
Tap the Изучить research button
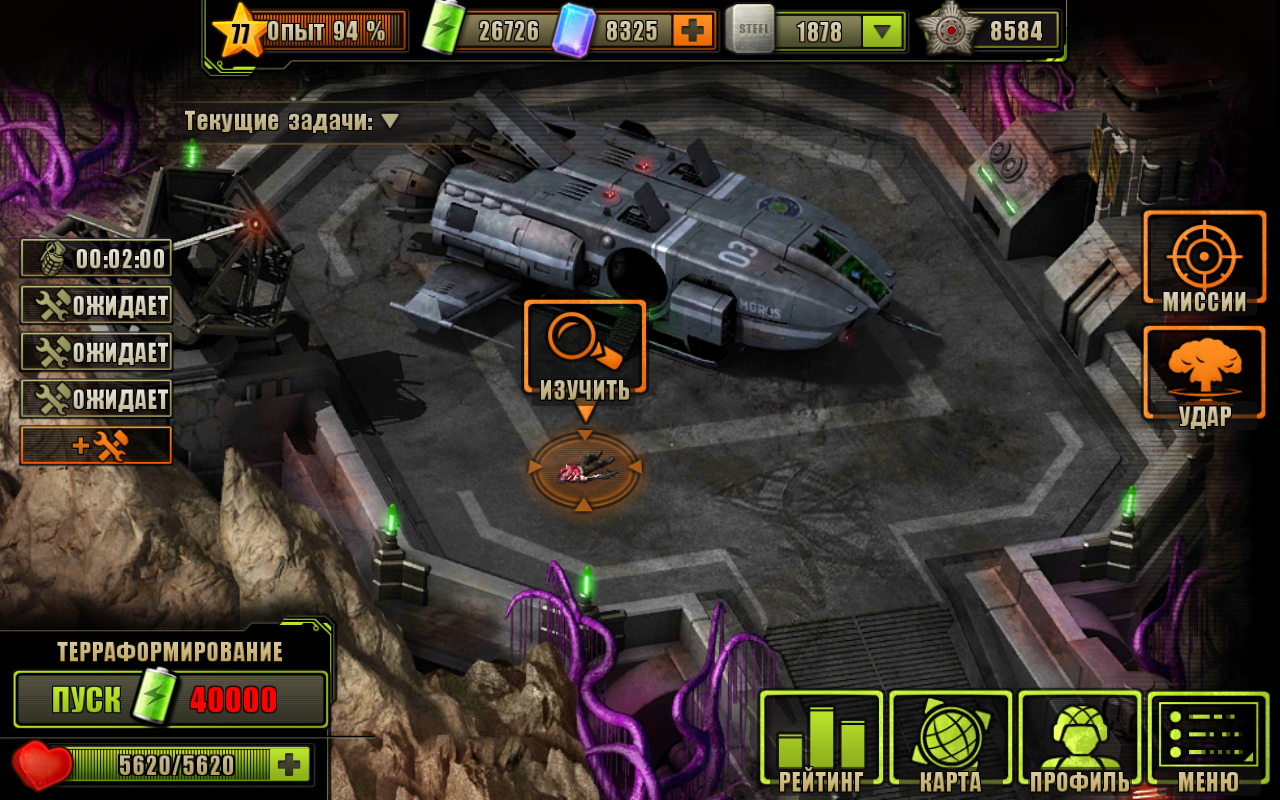click(x=585, y=348)
